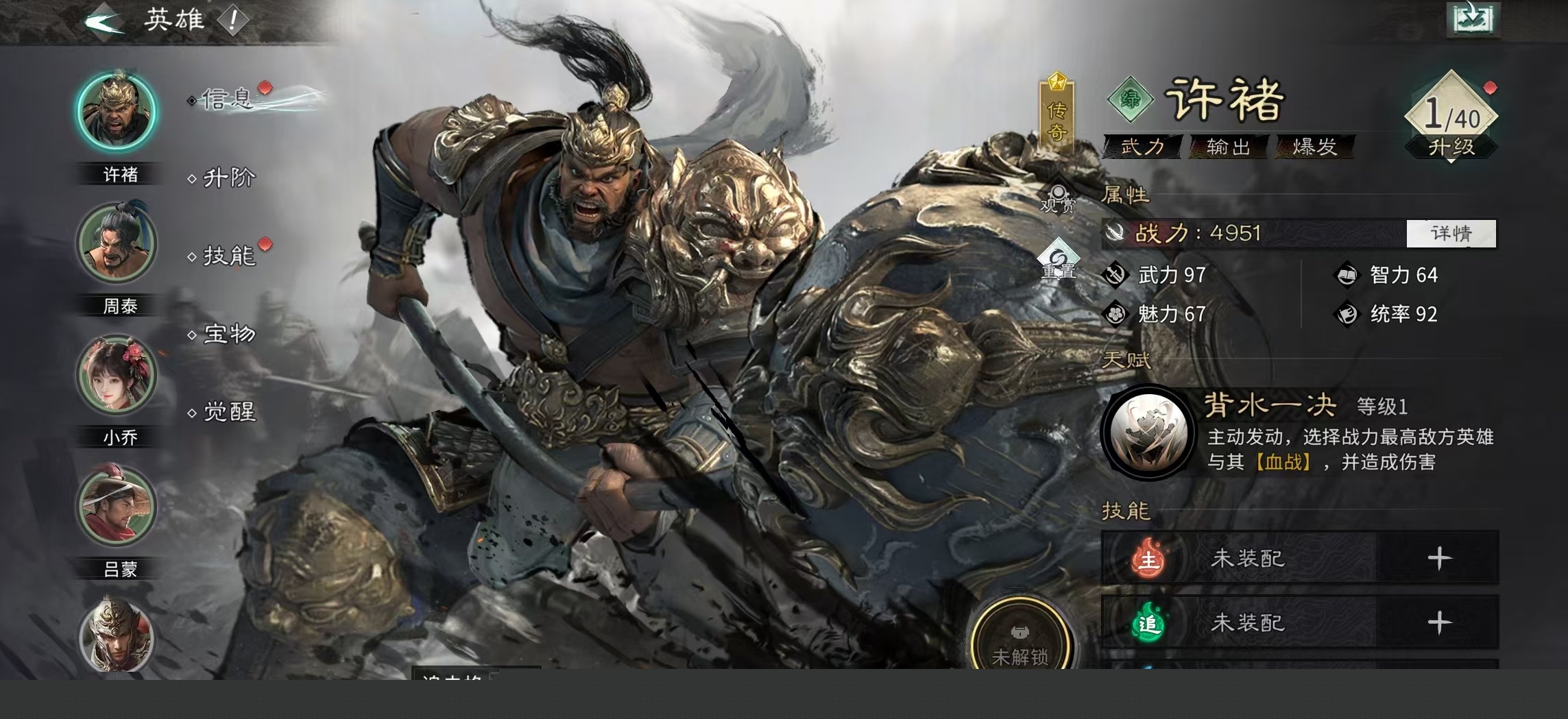The image size is (1568, 719).
Task: Go back using the arrow button
Action: point(103,21)
